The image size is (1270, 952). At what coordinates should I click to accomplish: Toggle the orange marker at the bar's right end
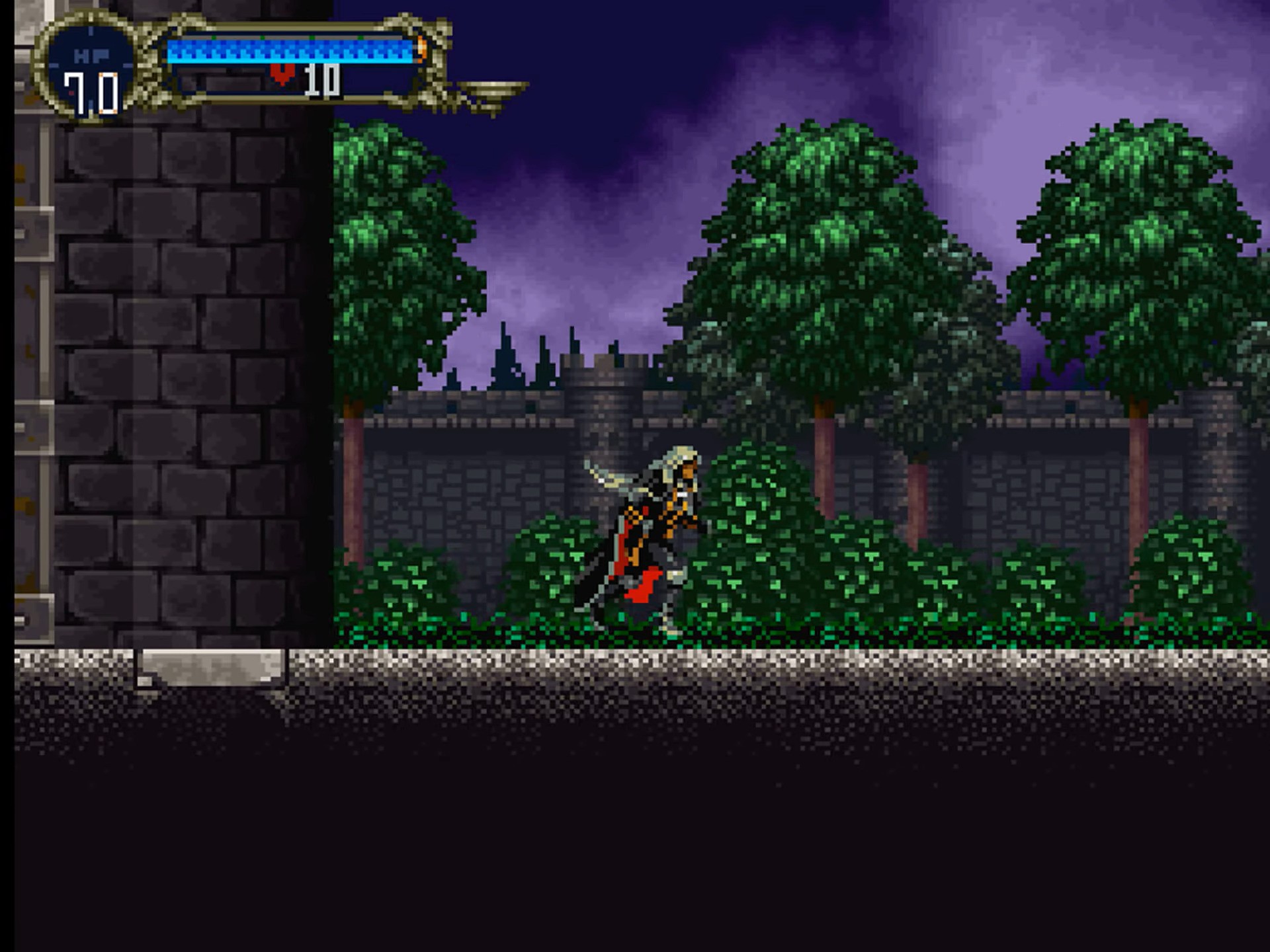click(x=422, y=50)
